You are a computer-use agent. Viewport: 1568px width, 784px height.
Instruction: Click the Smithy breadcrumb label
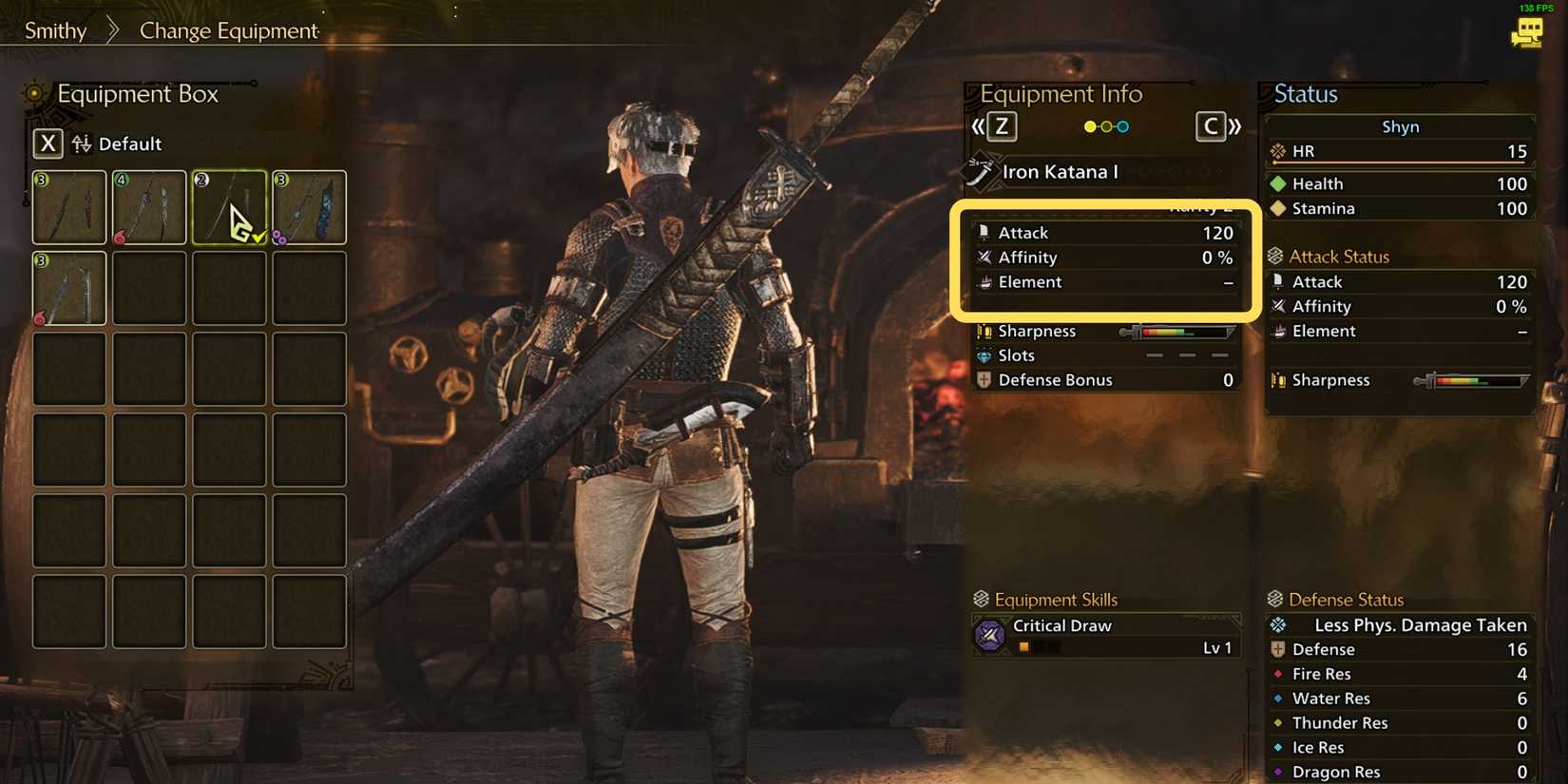pos(54,30)
